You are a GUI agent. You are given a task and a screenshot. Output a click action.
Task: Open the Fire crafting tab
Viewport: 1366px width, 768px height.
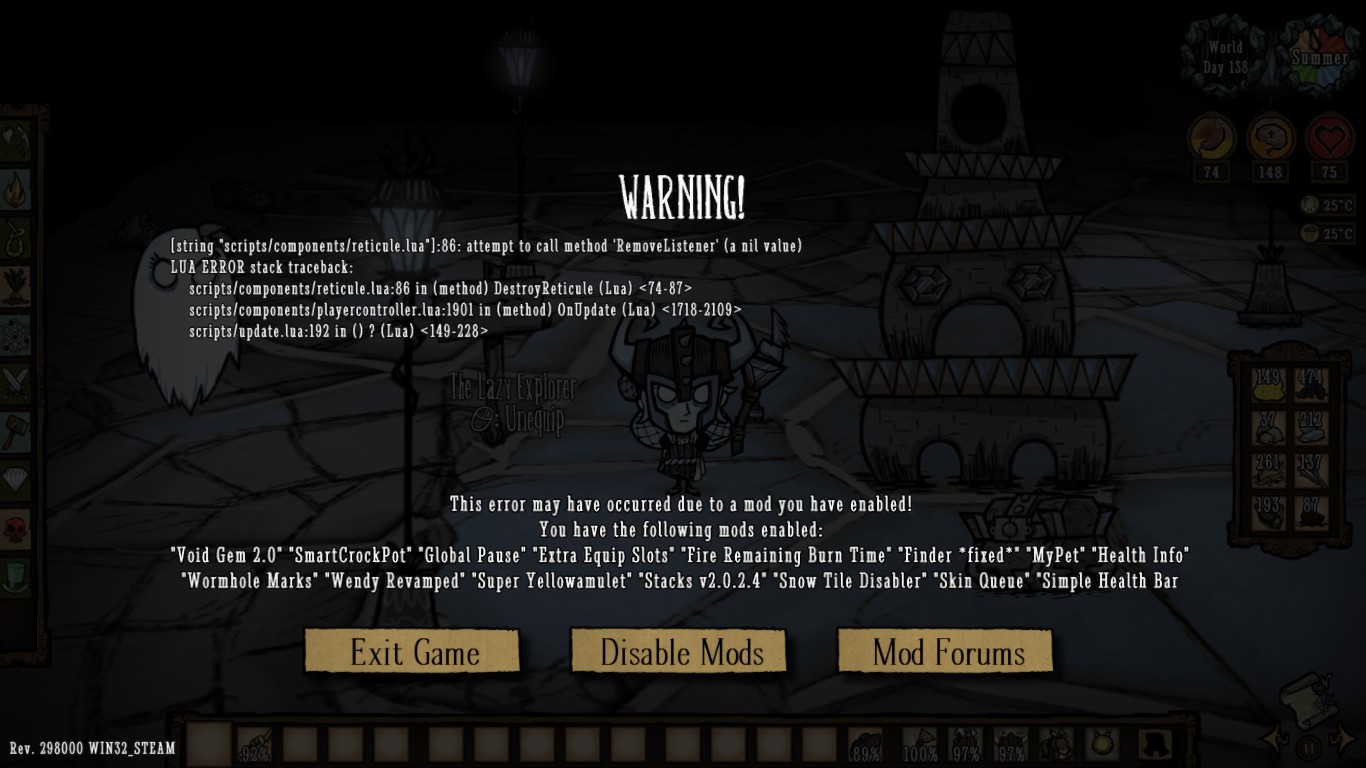[14, 188]
